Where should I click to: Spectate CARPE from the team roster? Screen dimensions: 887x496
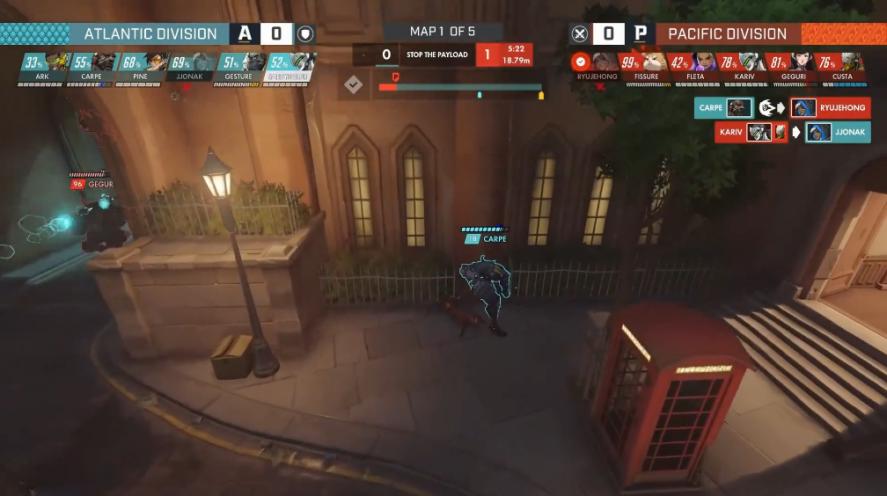91,67
